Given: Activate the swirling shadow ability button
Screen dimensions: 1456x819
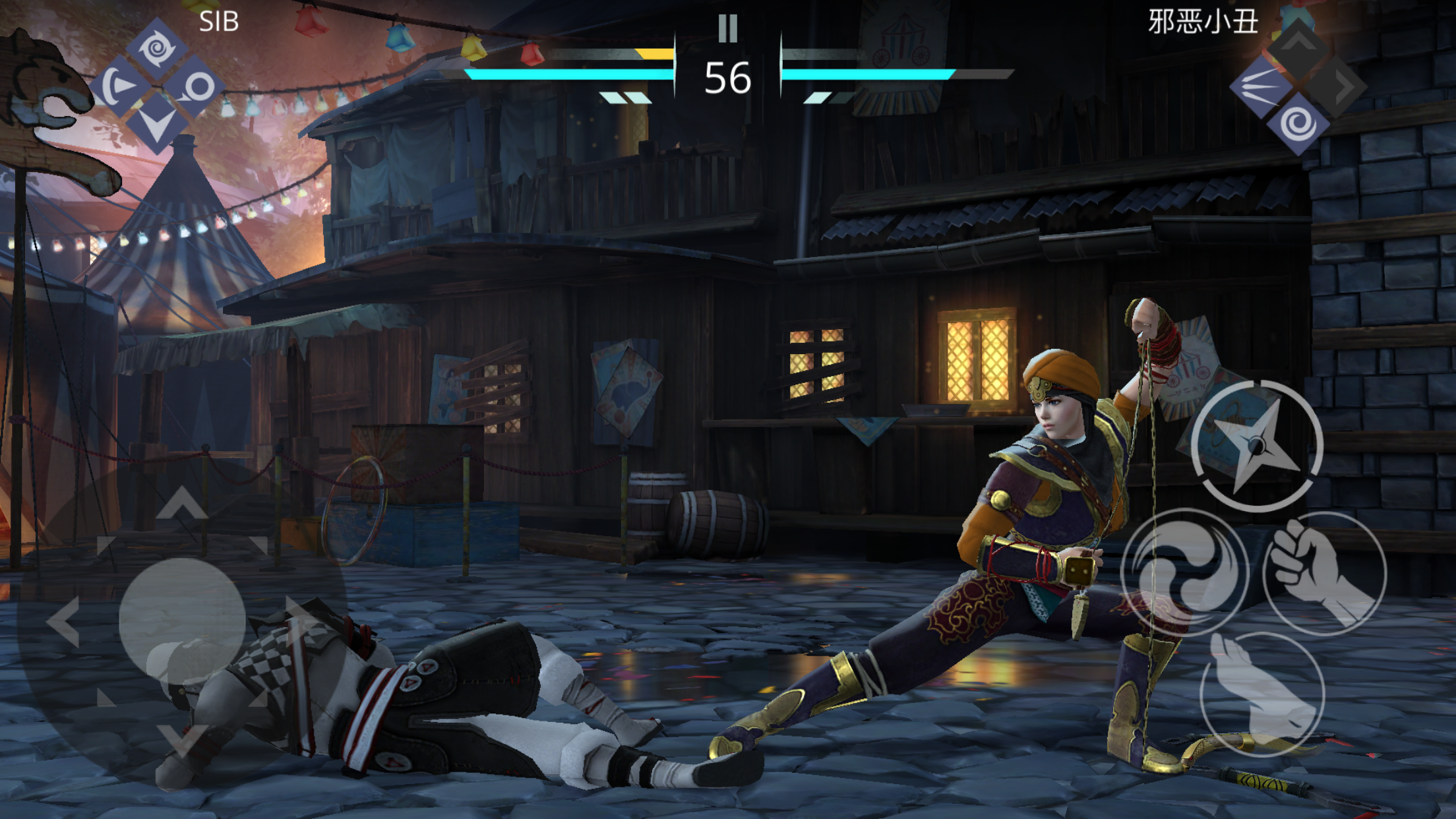Looking at the screenshot, I should coord(1184,572).
